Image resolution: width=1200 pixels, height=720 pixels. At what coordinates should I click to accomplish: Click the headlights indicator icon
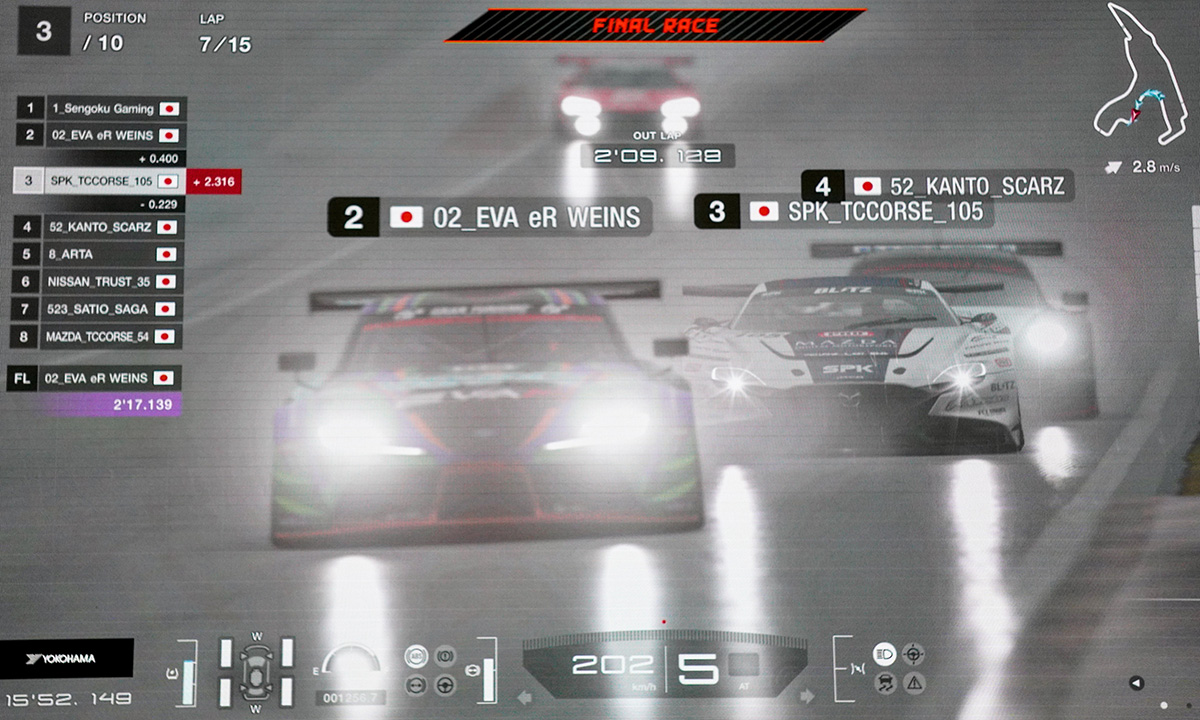[x=884, y=654]
